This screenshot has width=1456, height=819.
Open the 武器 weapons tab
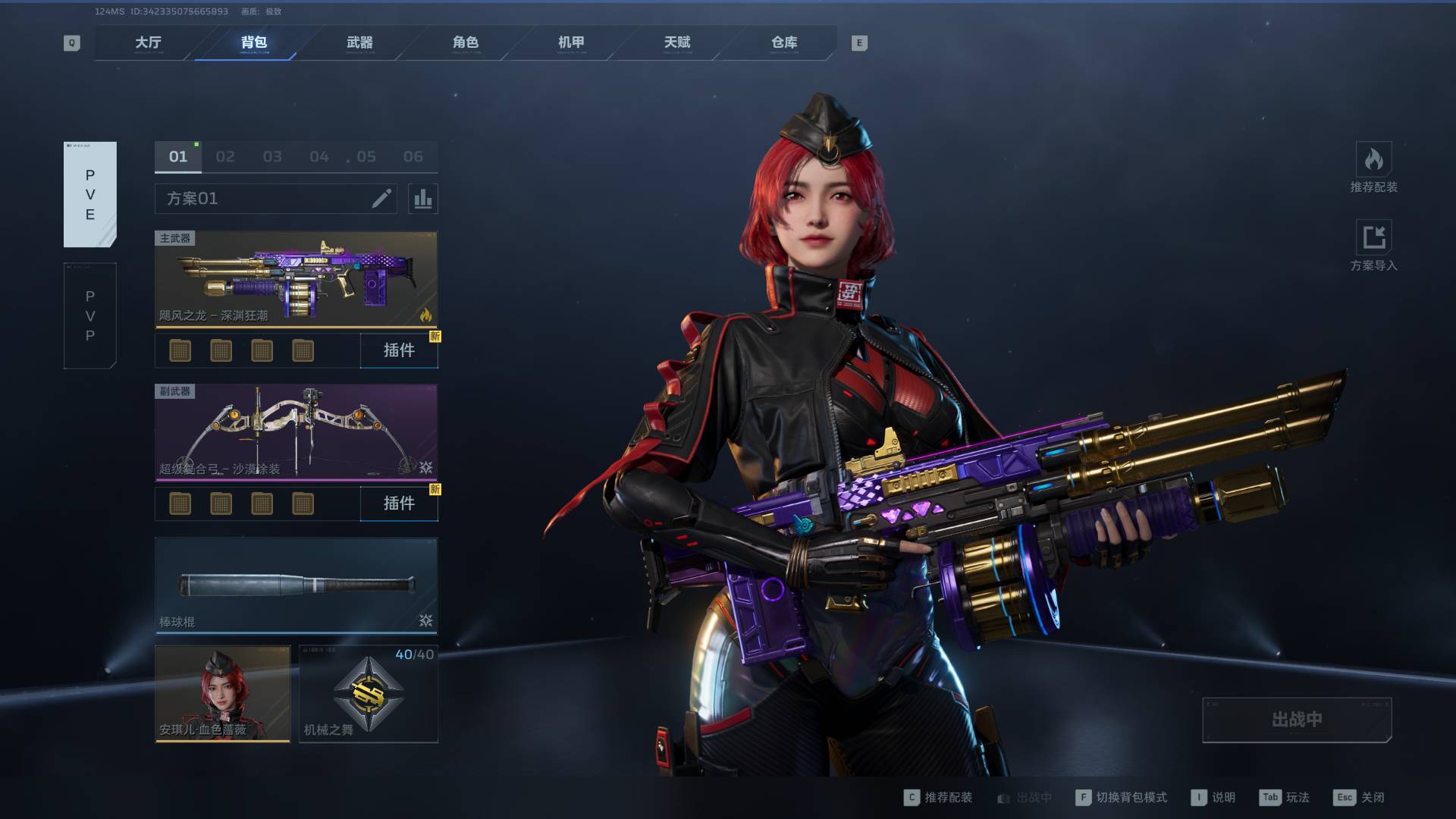(x=359, y=42)
